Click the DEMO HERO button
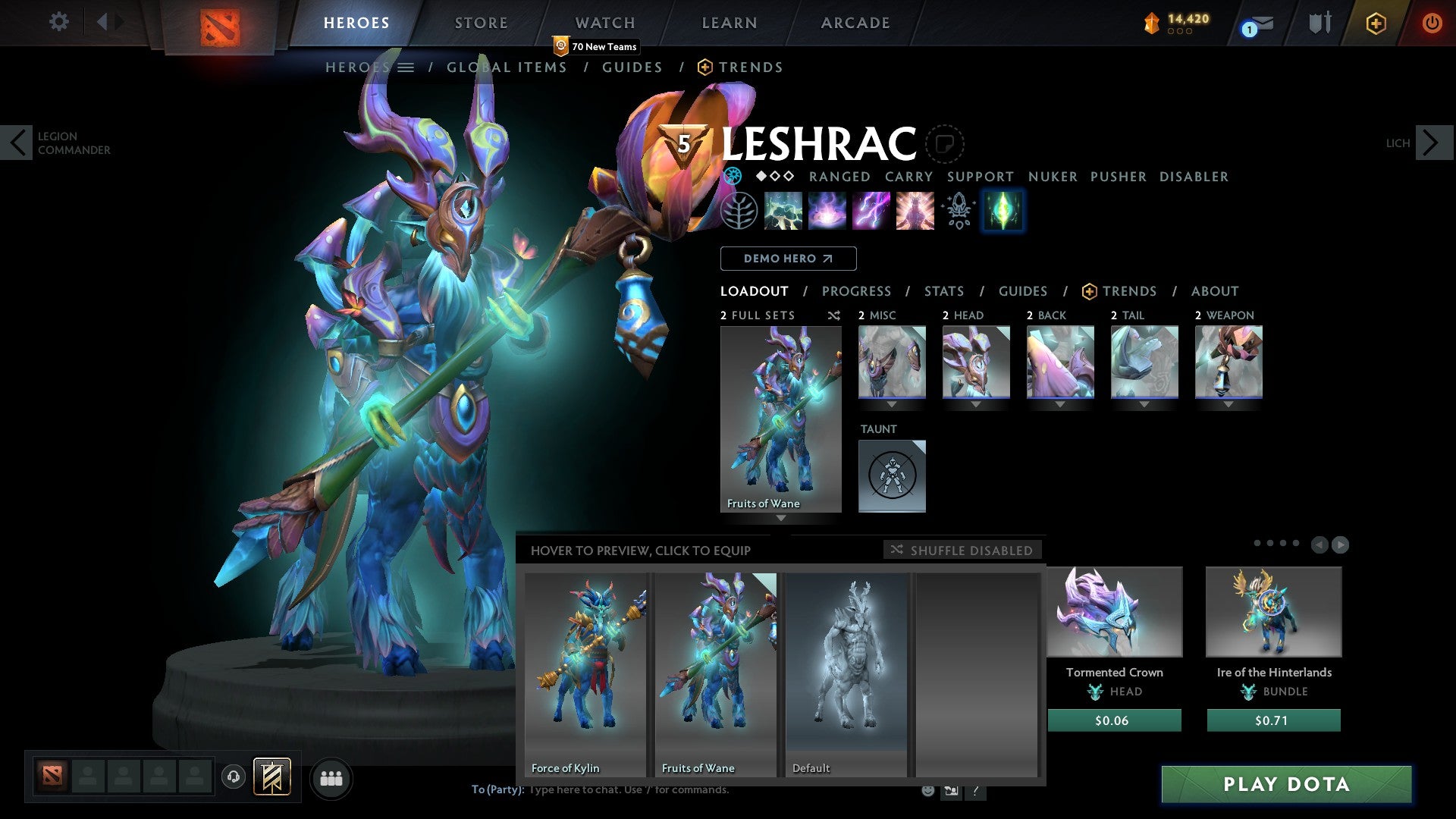 [788, 258]
